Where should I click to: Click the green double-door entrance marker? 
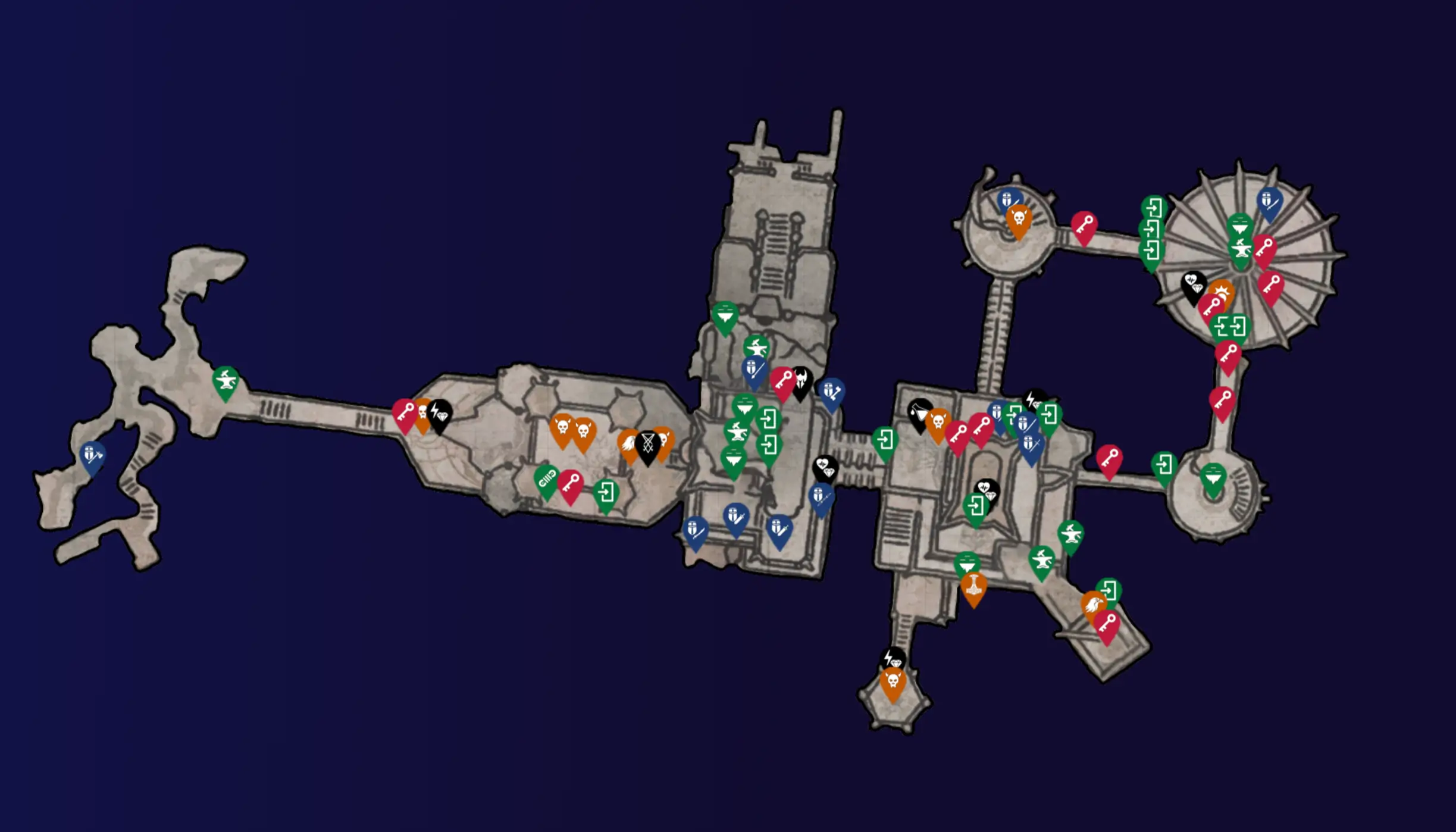[x=1230, y=327]
